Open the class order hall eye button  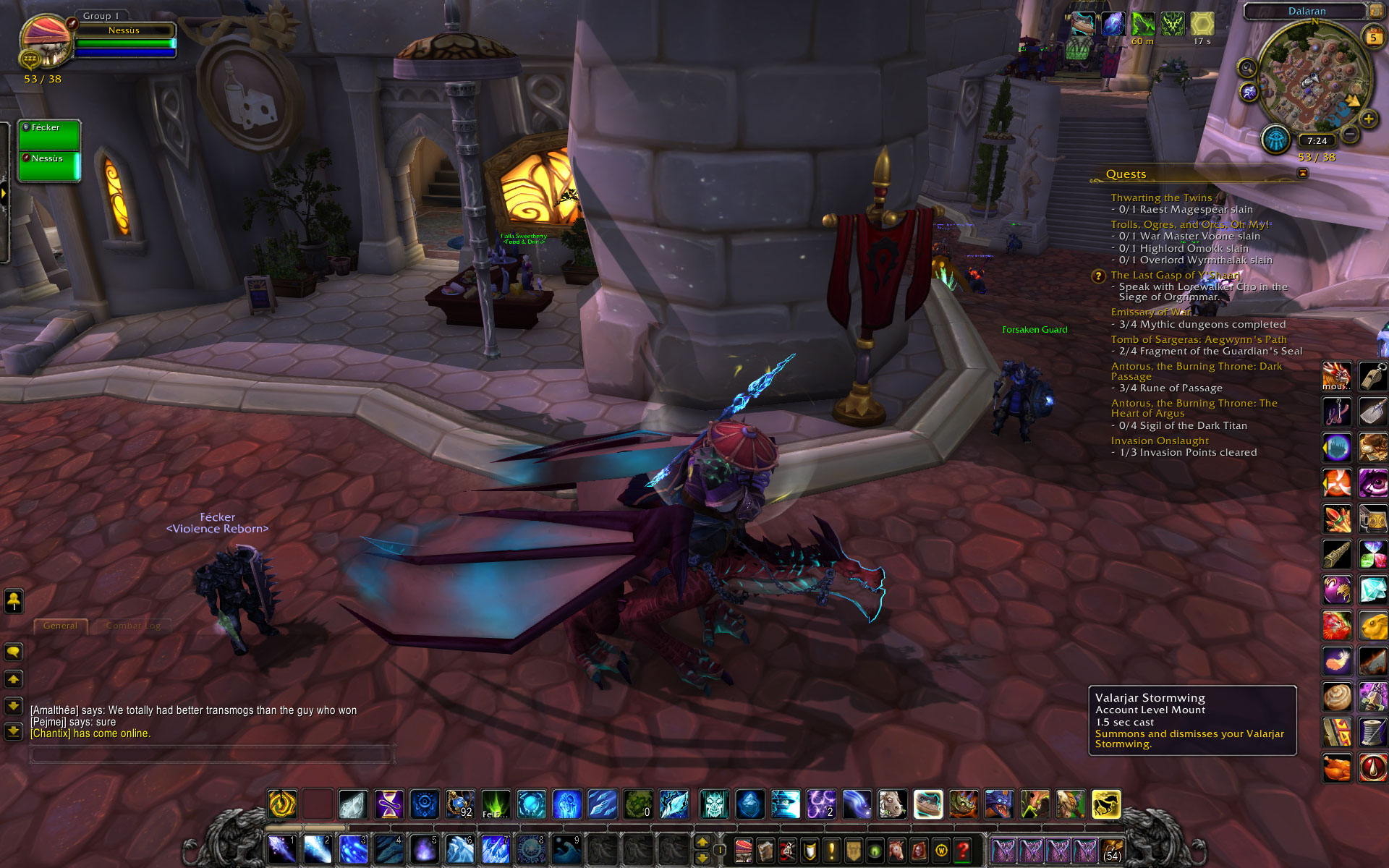pos(1276,139)
